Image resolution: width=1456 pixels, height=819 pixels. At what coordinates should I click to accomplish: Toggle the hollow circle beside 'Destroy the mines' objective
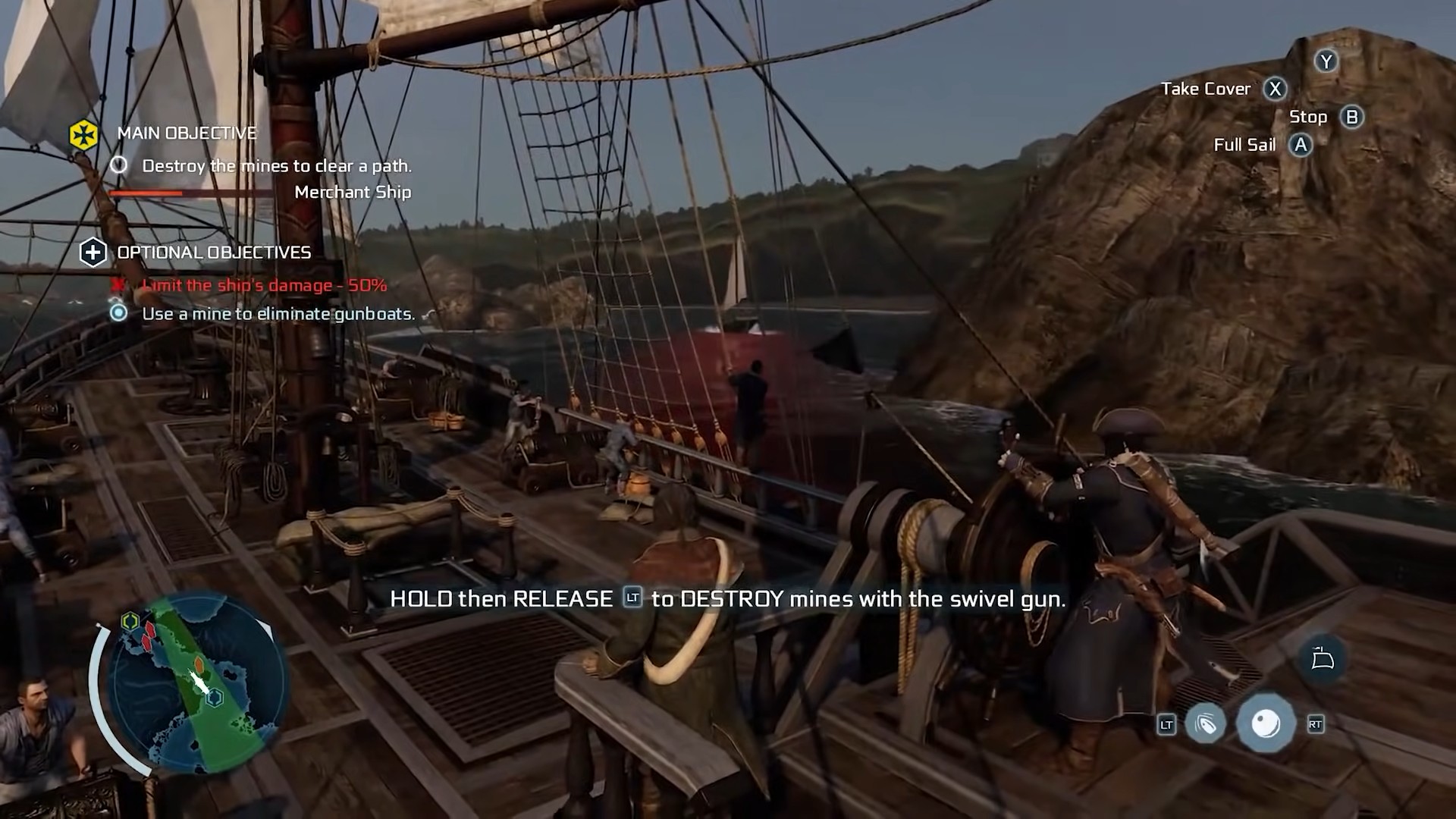(119, 165)
